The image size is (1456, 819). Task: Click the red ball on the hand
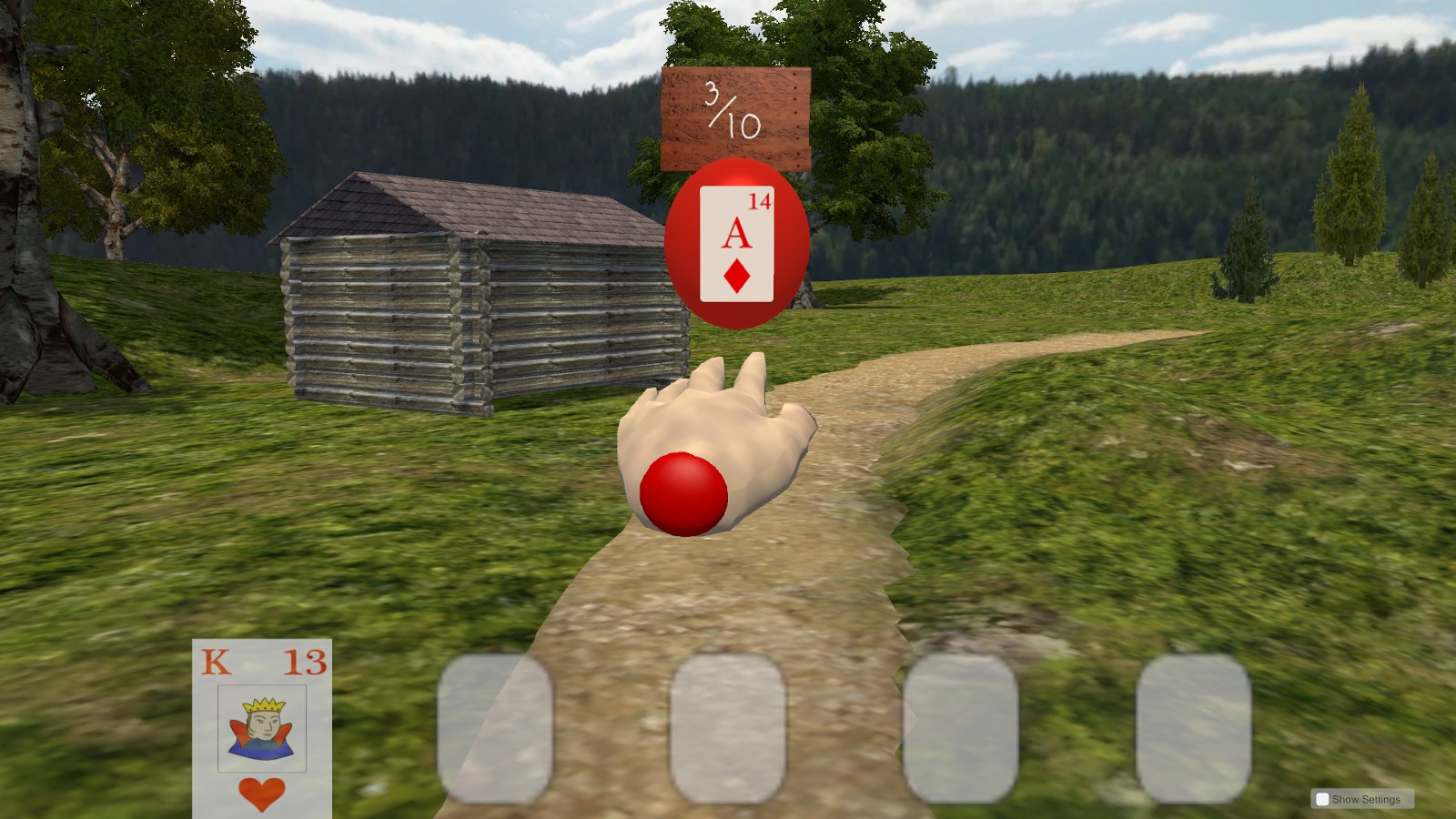tap(684, 491)
